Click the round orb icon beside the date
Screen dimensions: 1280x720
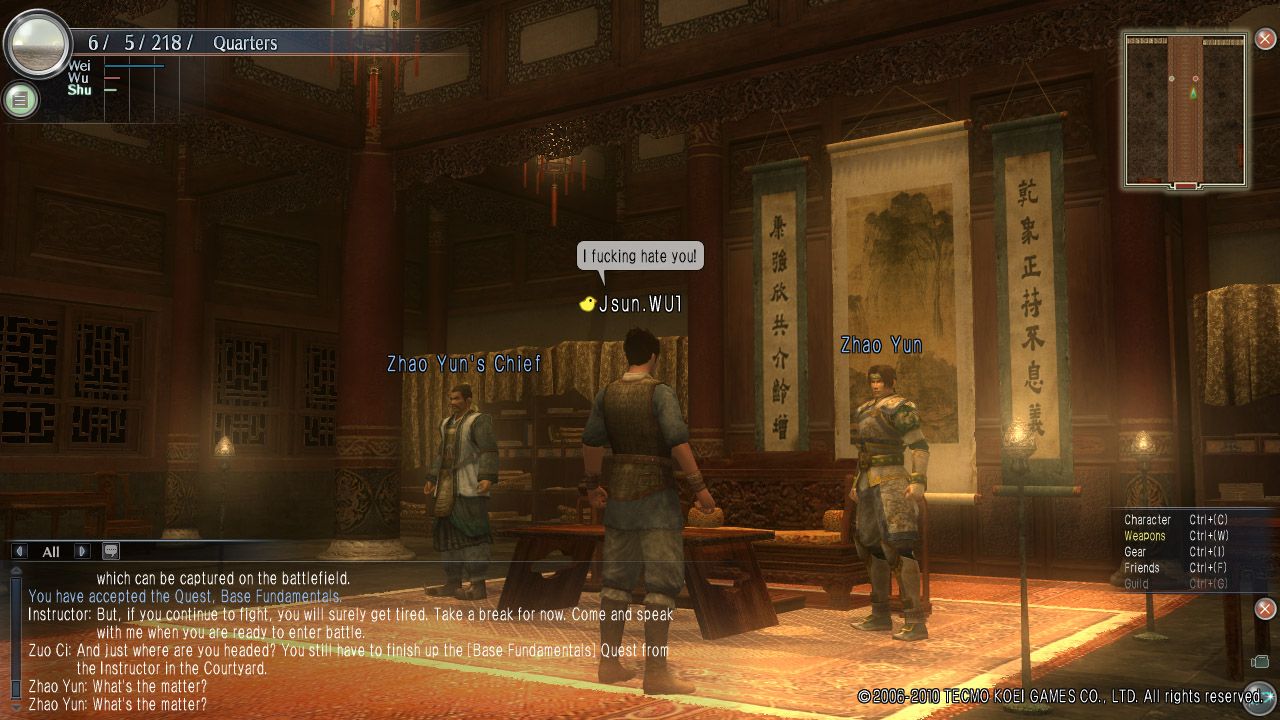click(36, 44)
